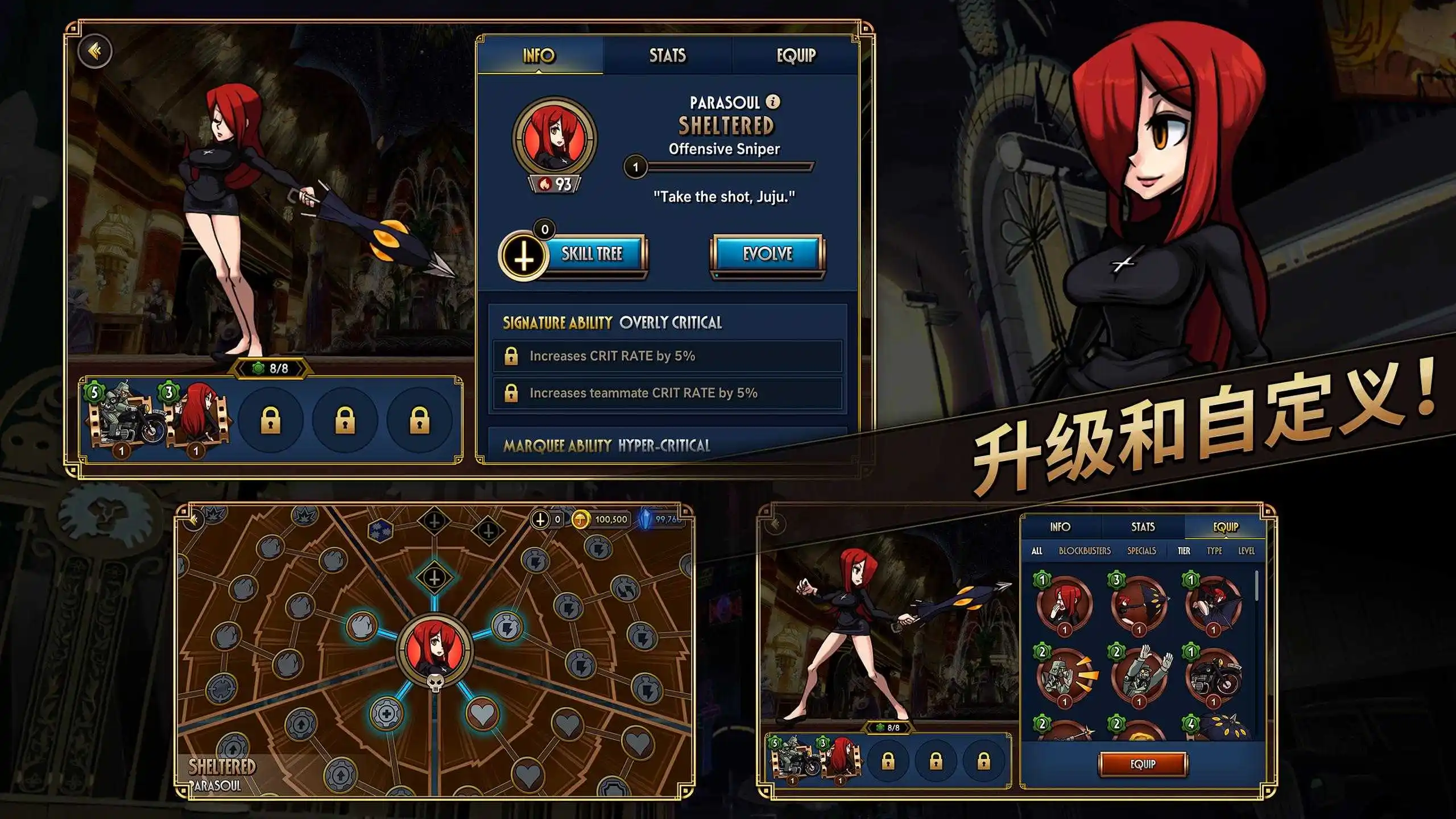The image size is (1456, 819).
Task: Toggle the BLOCKBUSTERS filter in the Equip panel
Action: tap(1085, 551)
